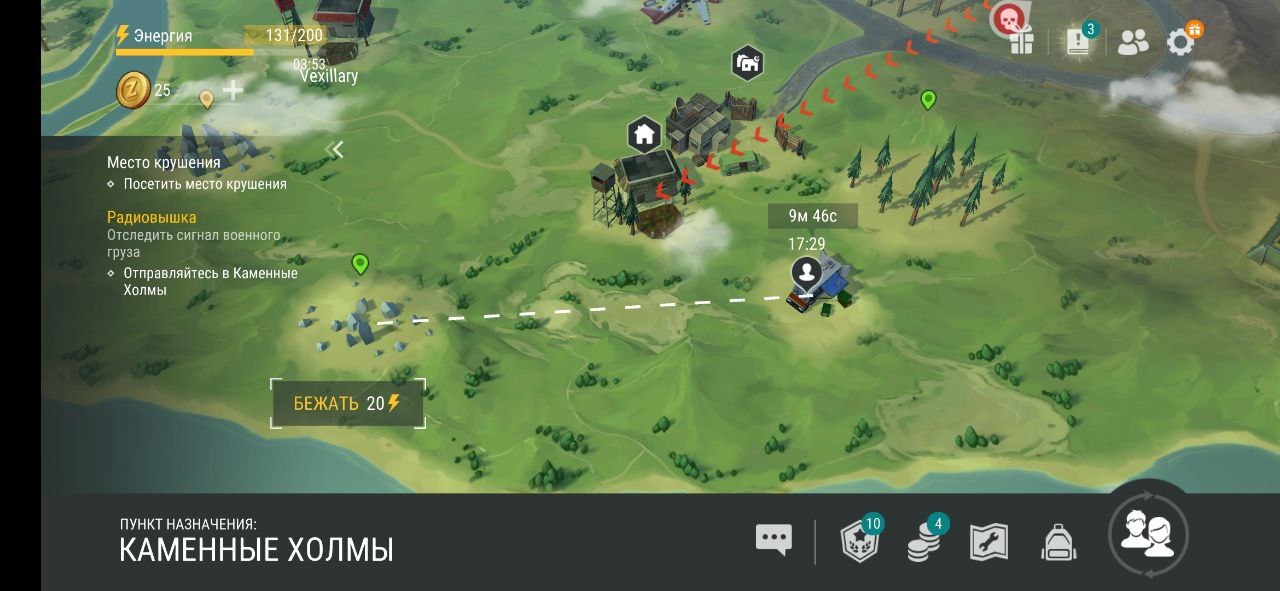Open the journal book with exclamation mark
The height and width of the screenshot is (591, 1280).
1078,41
